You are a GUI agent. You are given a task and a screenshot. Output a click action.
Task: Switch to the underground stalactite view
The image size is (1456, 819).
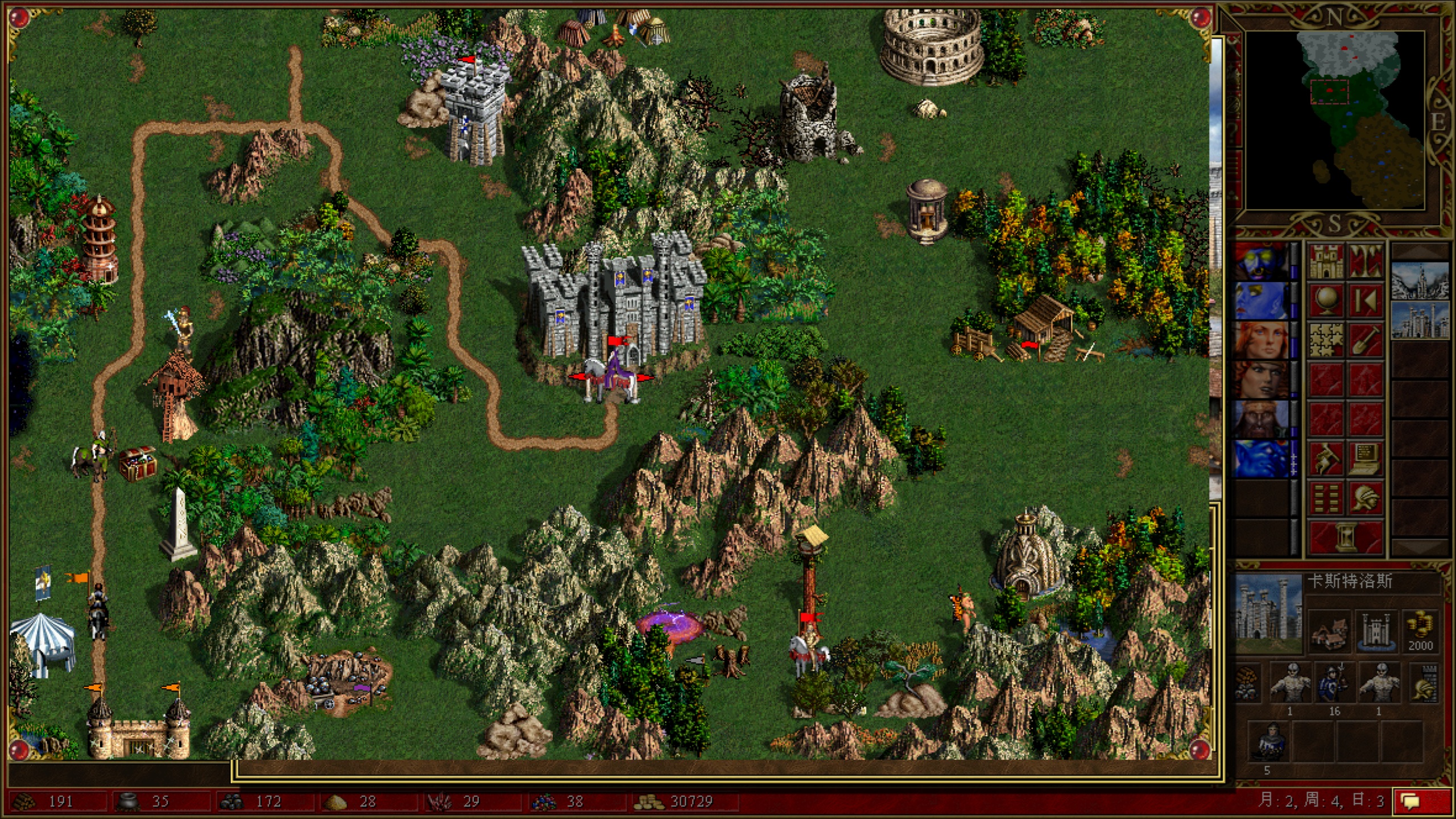[1366, 261]
